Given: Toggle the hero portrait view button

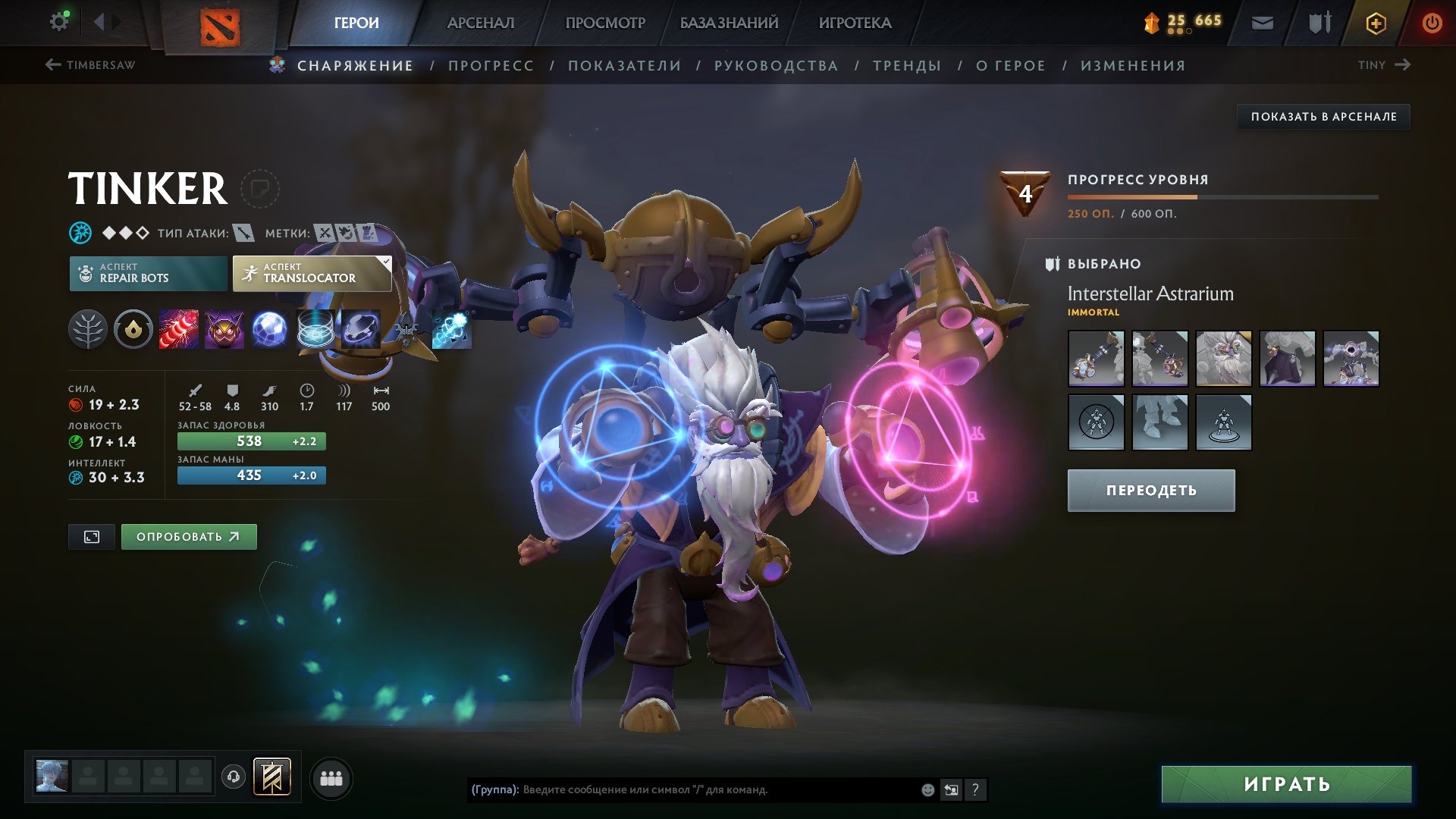Looking at the screenshot, I should [x=91, y=535].
